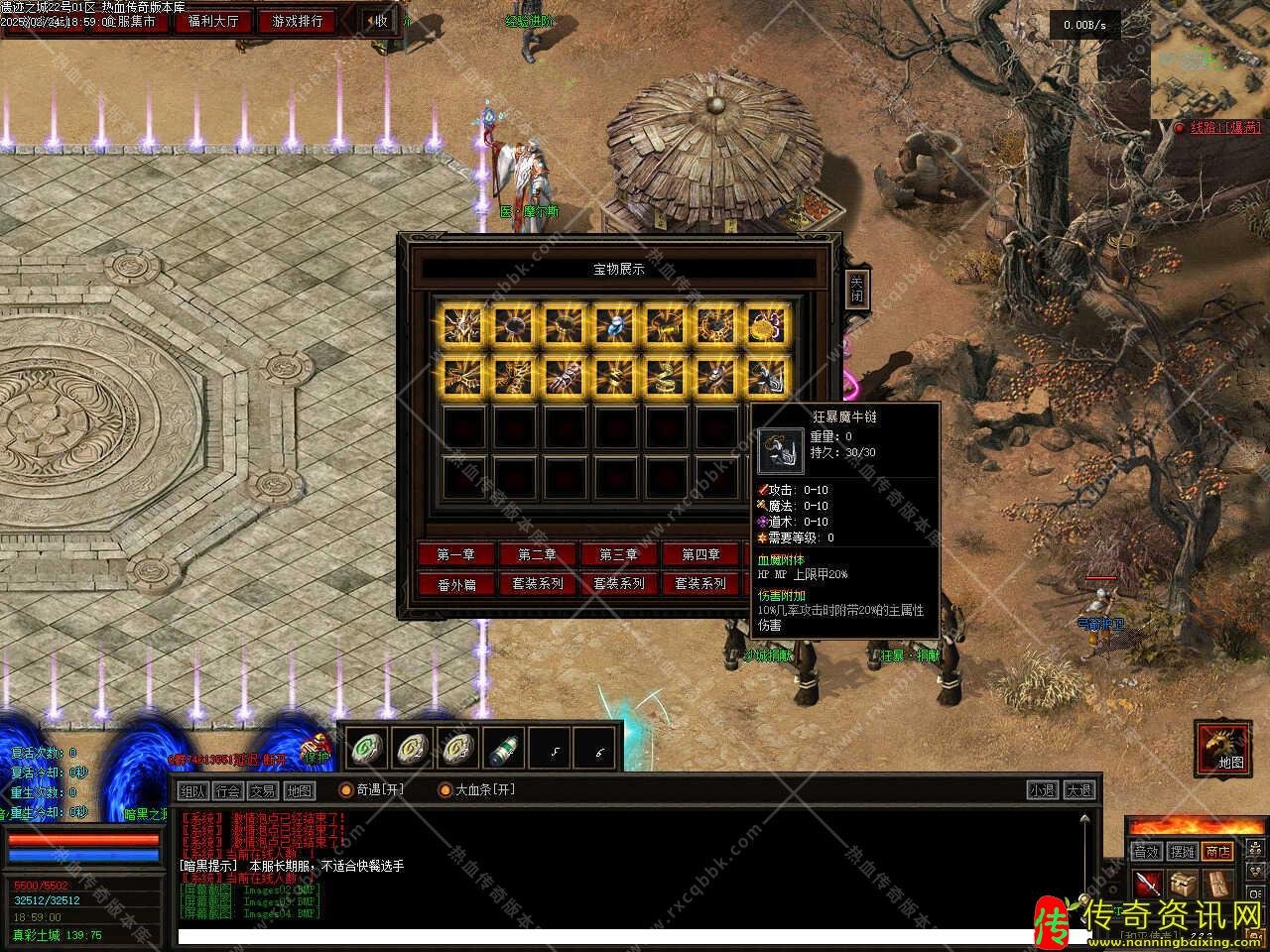Viewport: 1270px width, 952px height.
Task: Open the 行会 guild panel
Action: [x=228, y=790]
